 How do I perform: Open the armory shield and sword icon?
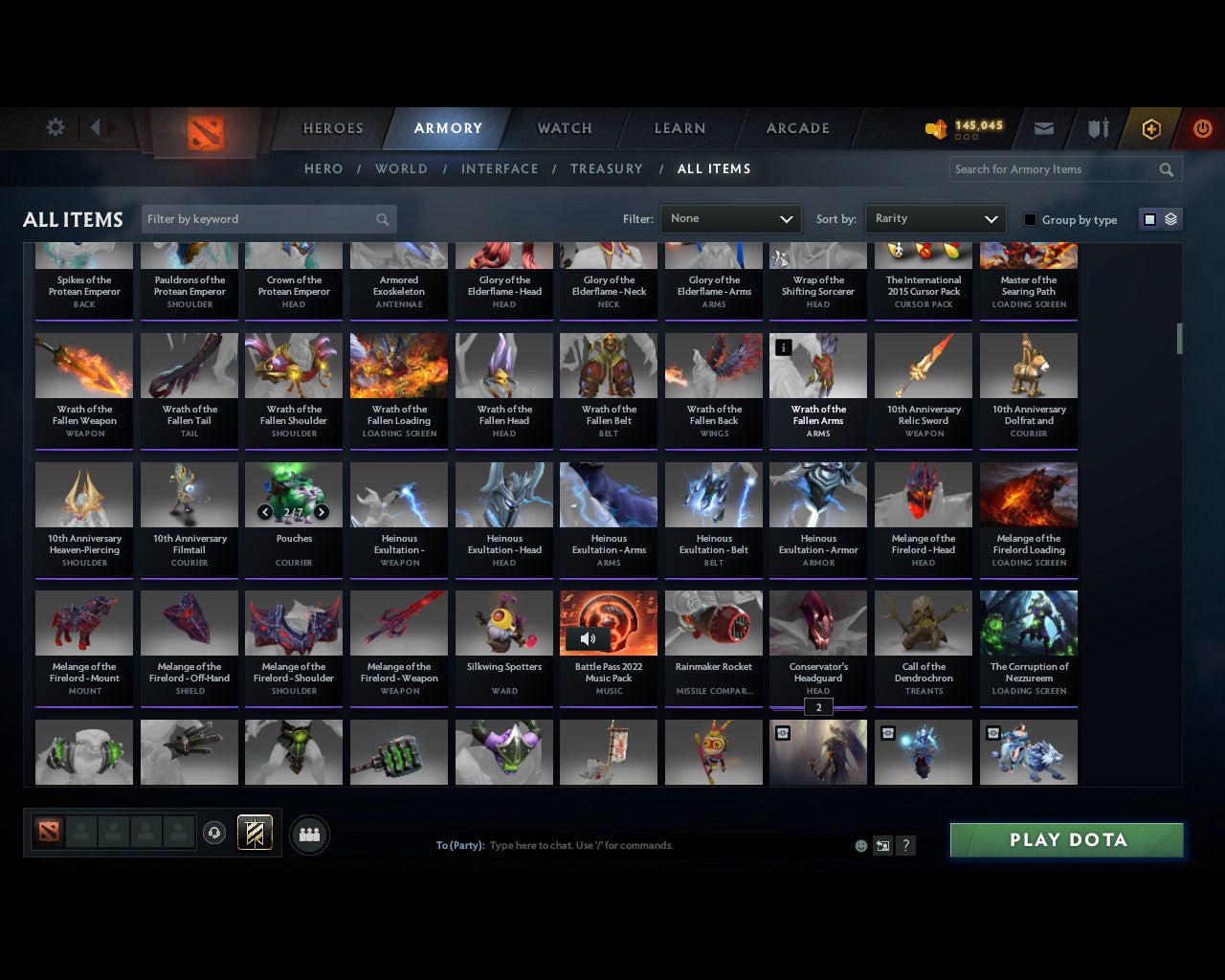(x=1097, y=128)
